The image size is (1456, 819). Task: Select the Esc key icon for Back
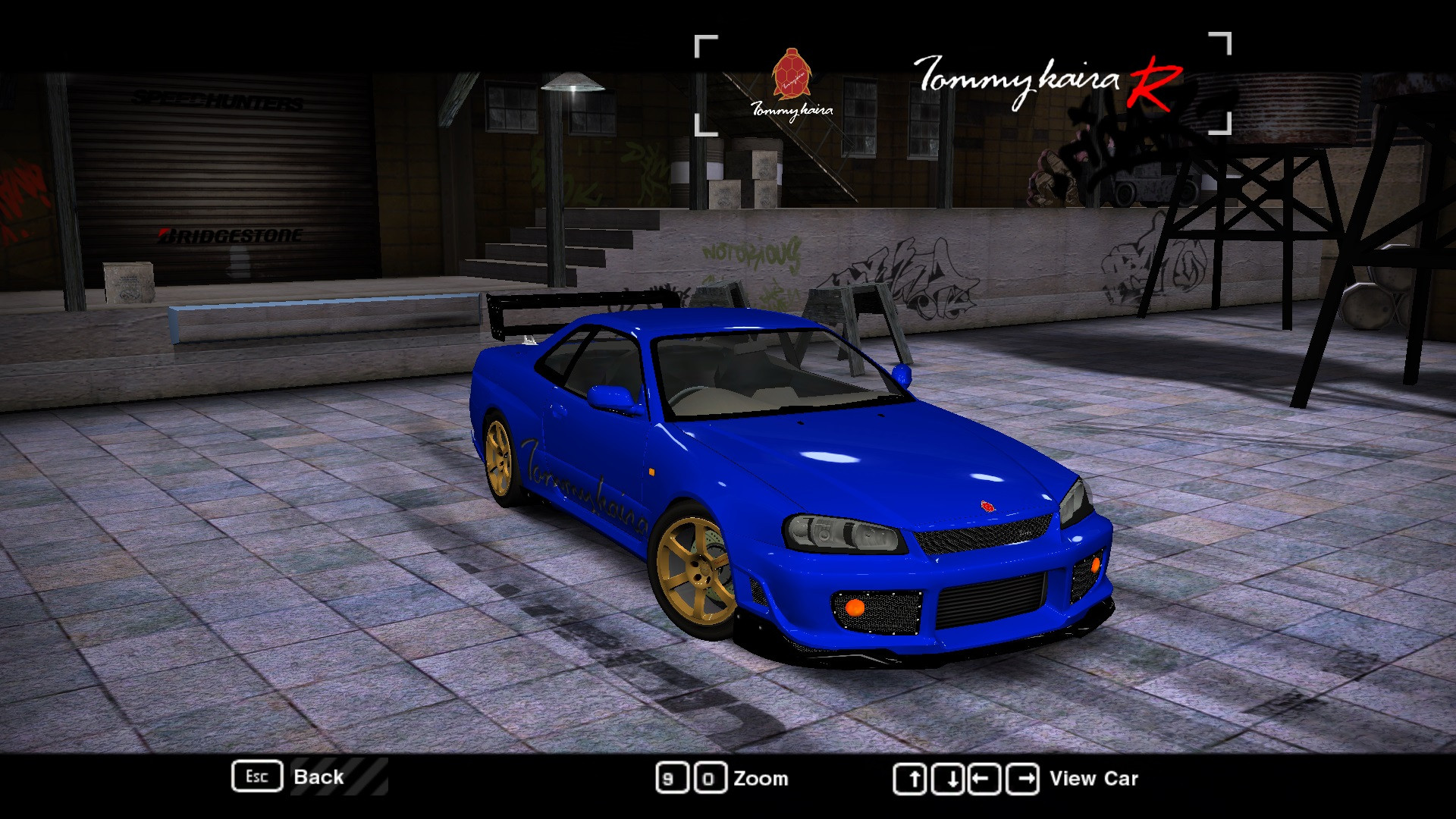pos(257,776)
